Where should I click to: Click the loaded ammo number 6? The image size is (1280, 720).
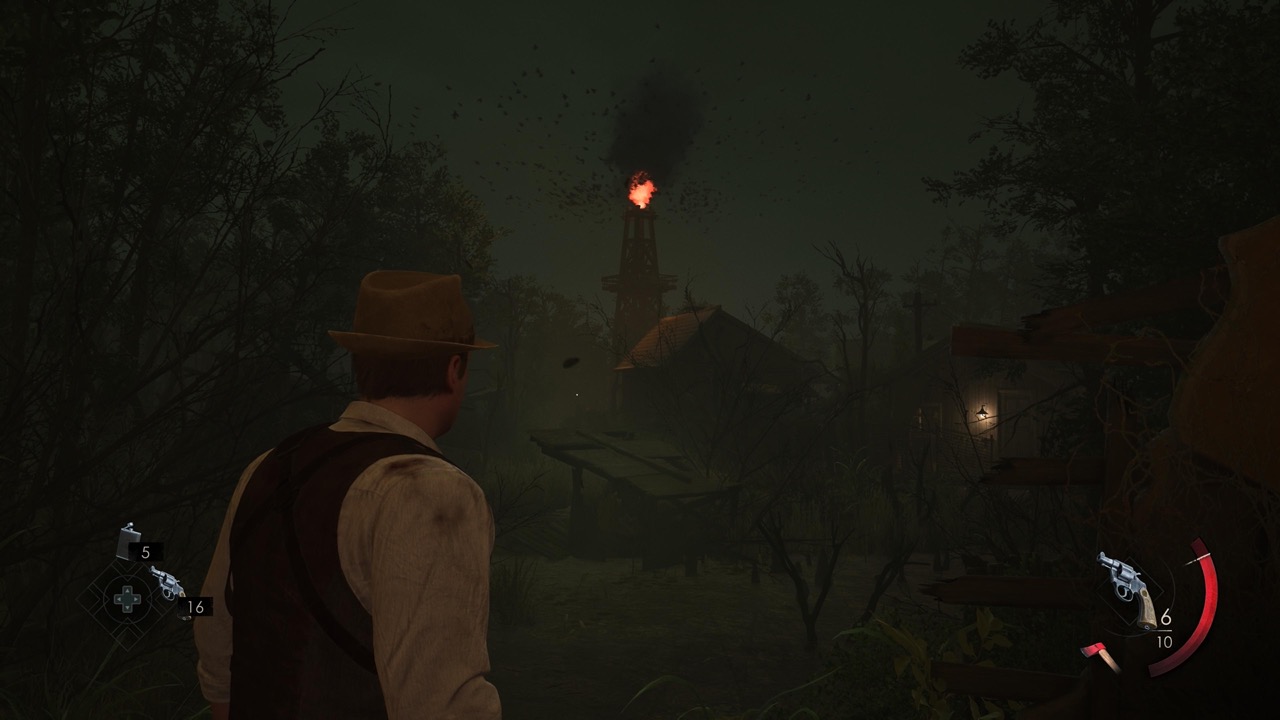(1165, 616)
